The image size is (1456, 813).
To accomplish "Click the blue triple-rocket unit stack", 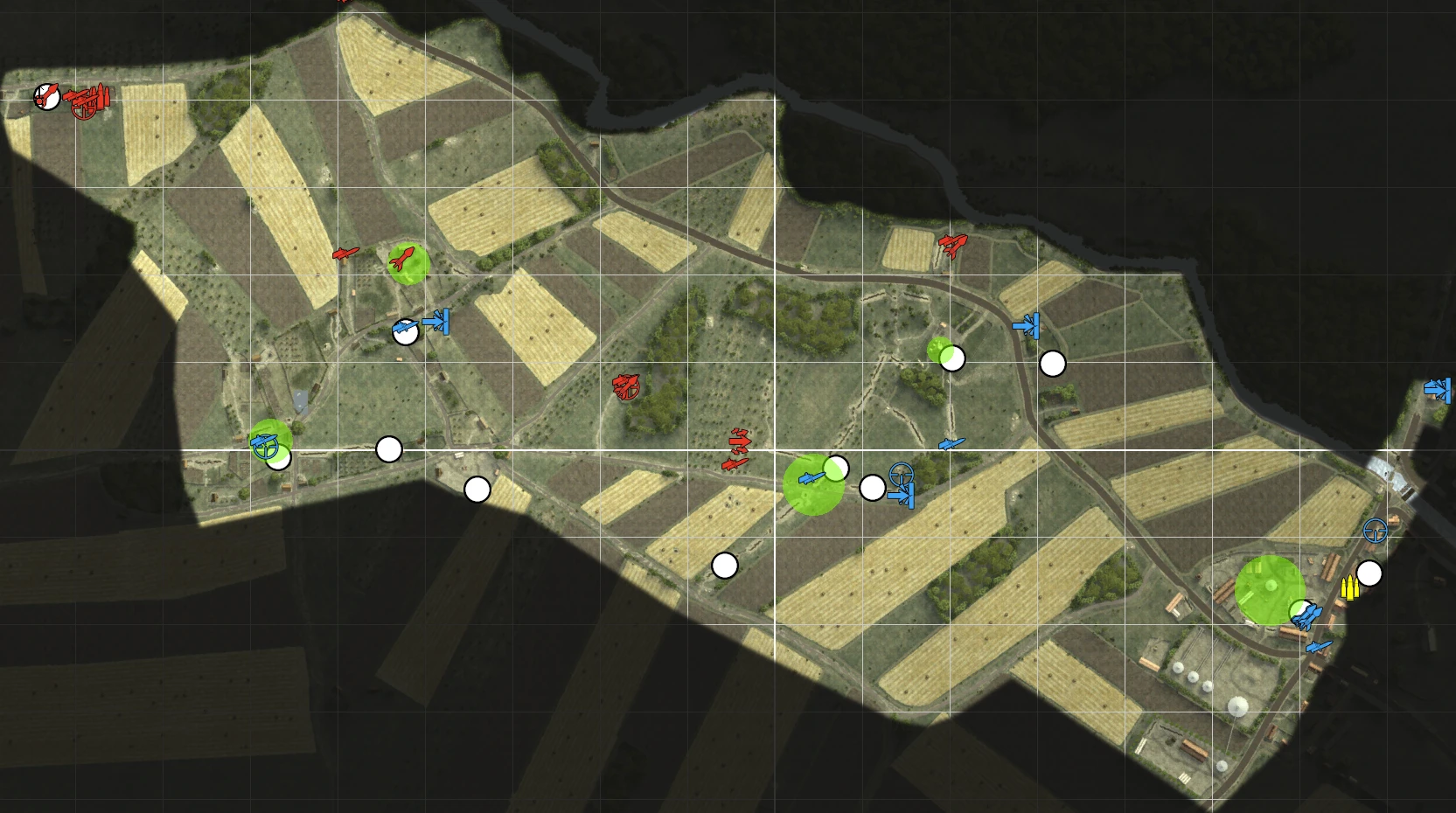I will tap(1305, 617).
